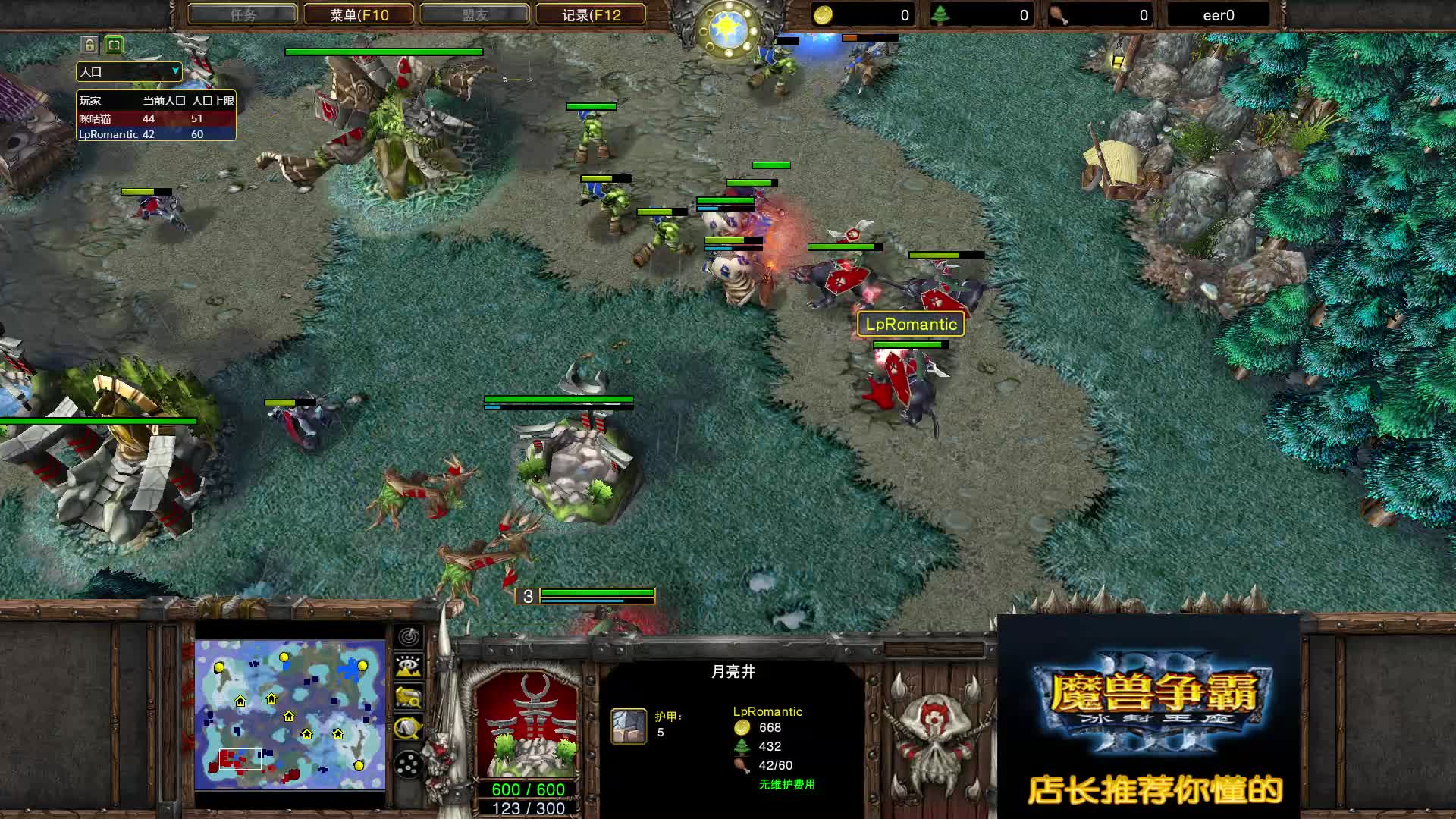Screen dimensions: 1456x819
Task: Toggle the green frame icon next to padlock
Action: 112,45
